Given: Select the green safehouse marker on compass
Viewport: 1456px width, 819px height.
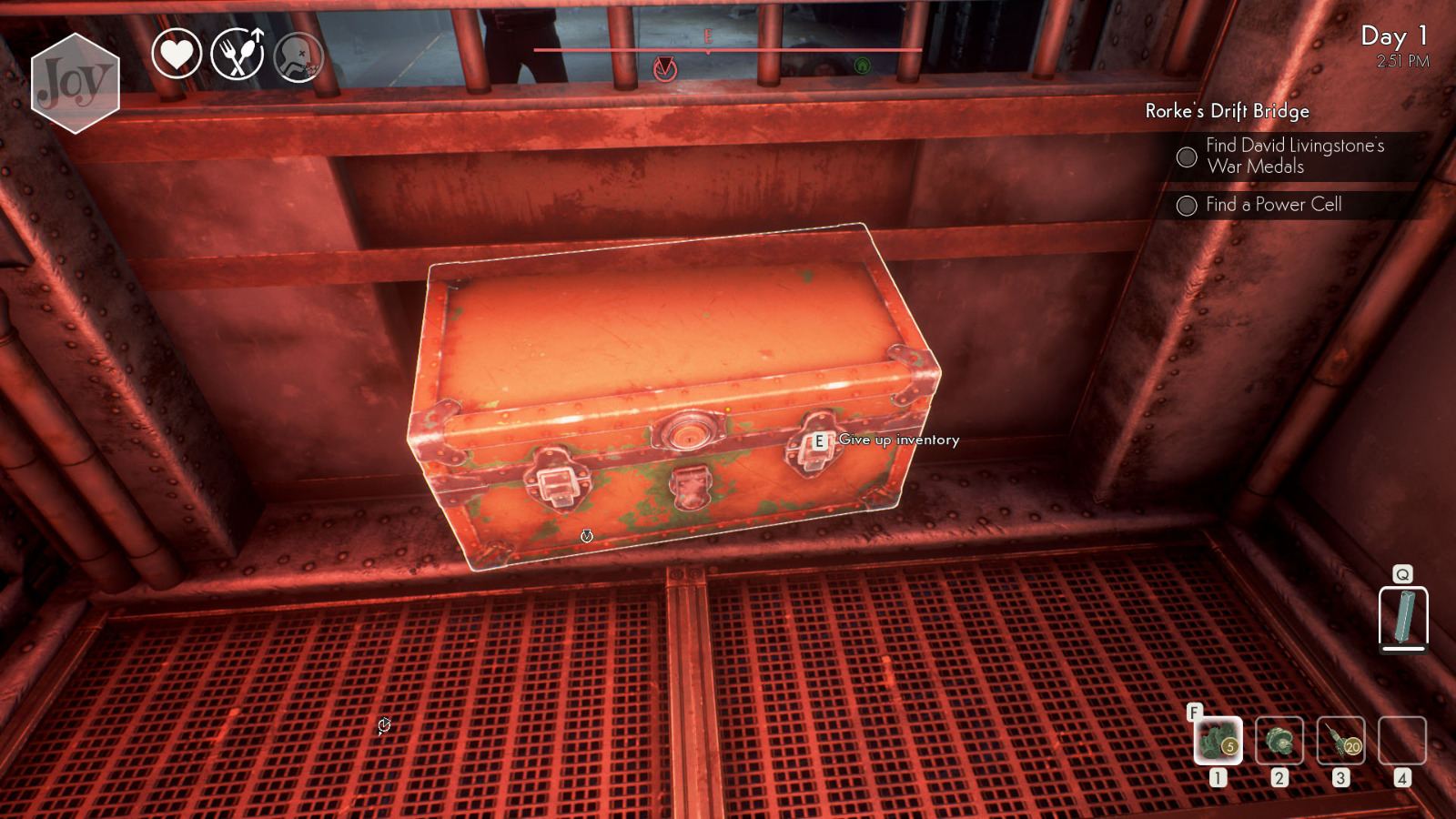Looking at the screenshot, I should point(862,66).
